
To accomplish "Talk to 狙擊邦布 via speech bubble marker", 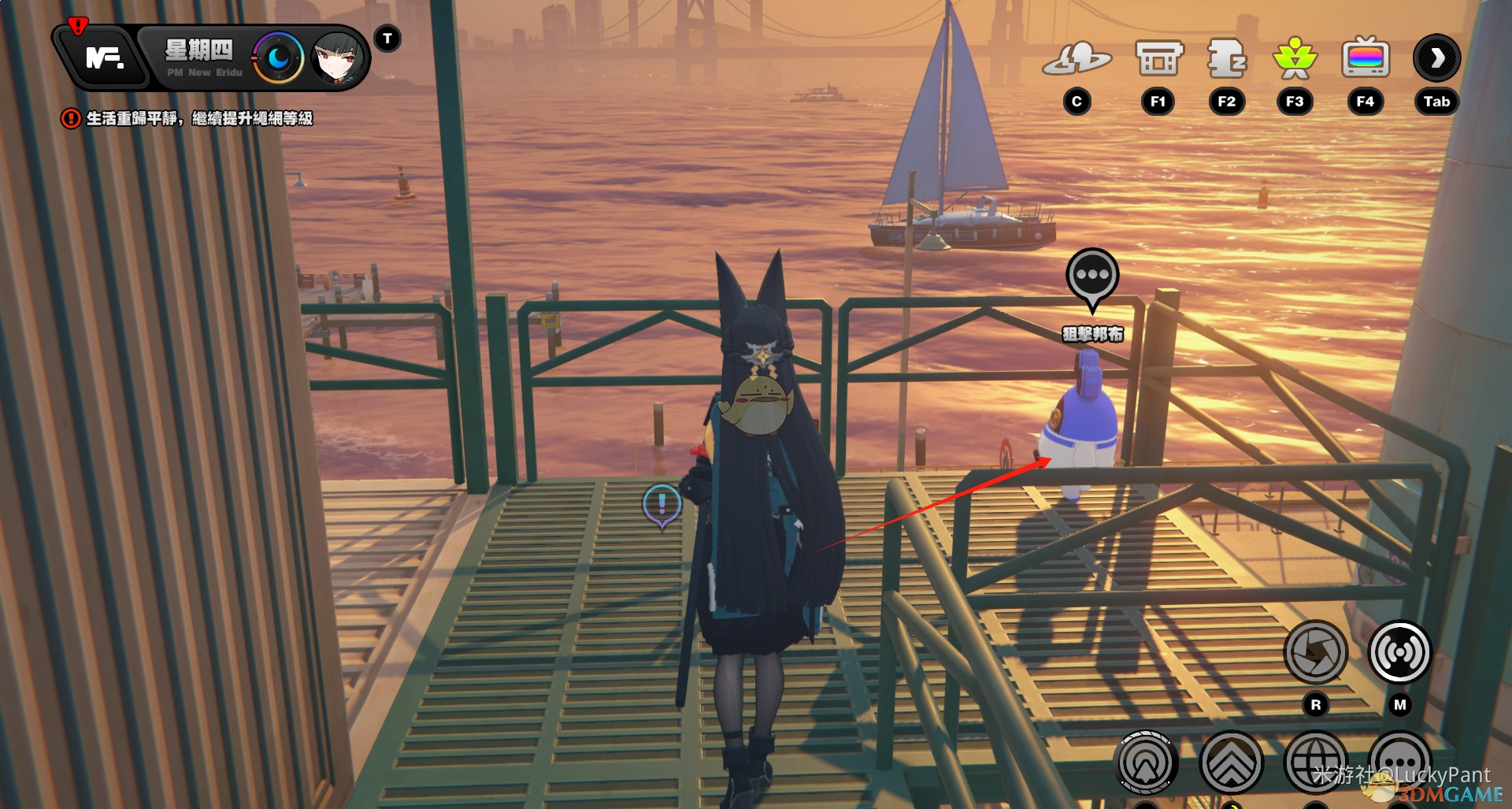I will pos(1092,277).
